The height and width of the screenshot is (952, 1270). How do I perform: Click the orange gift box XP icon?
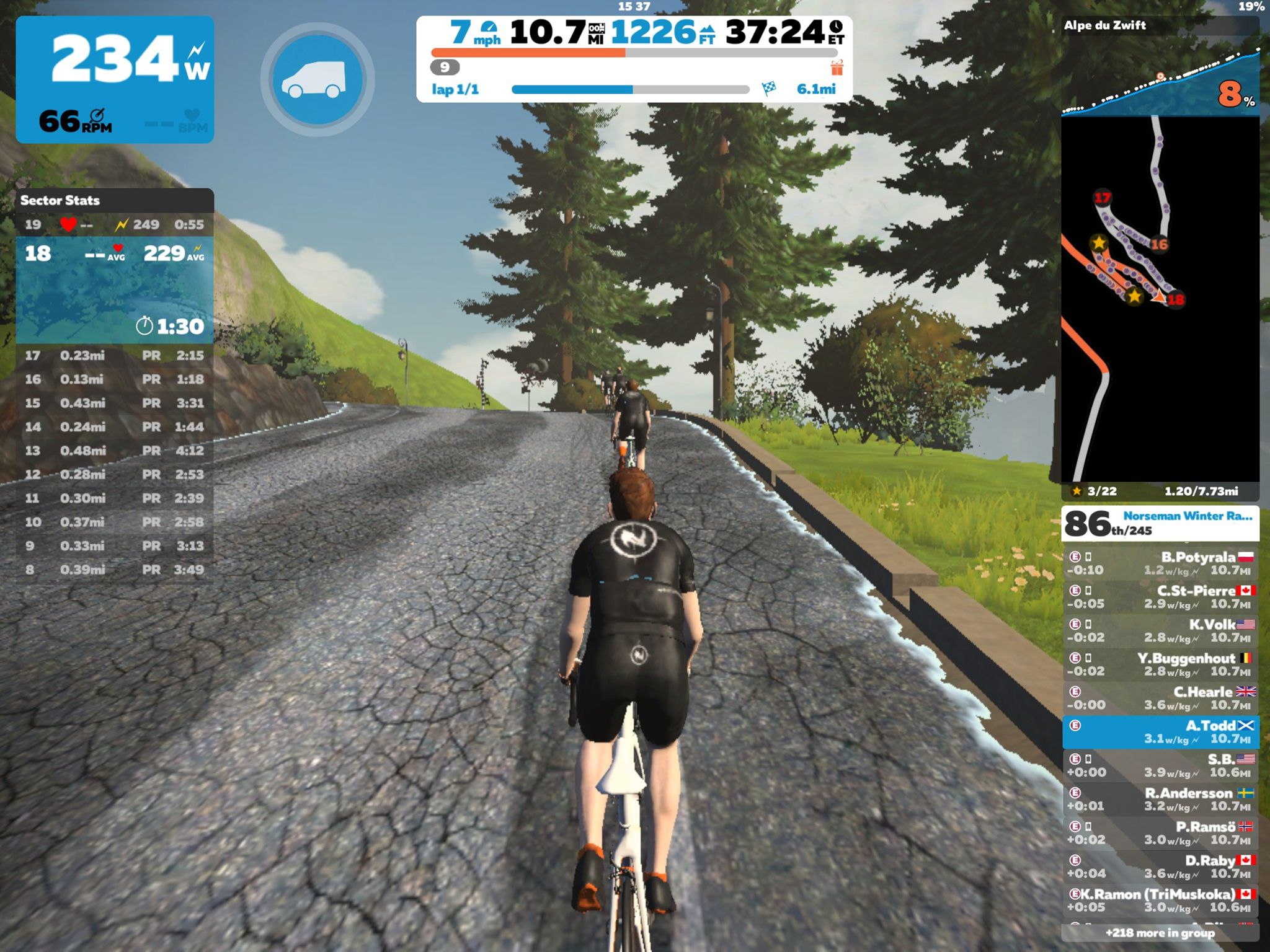(x=837, y=67)
